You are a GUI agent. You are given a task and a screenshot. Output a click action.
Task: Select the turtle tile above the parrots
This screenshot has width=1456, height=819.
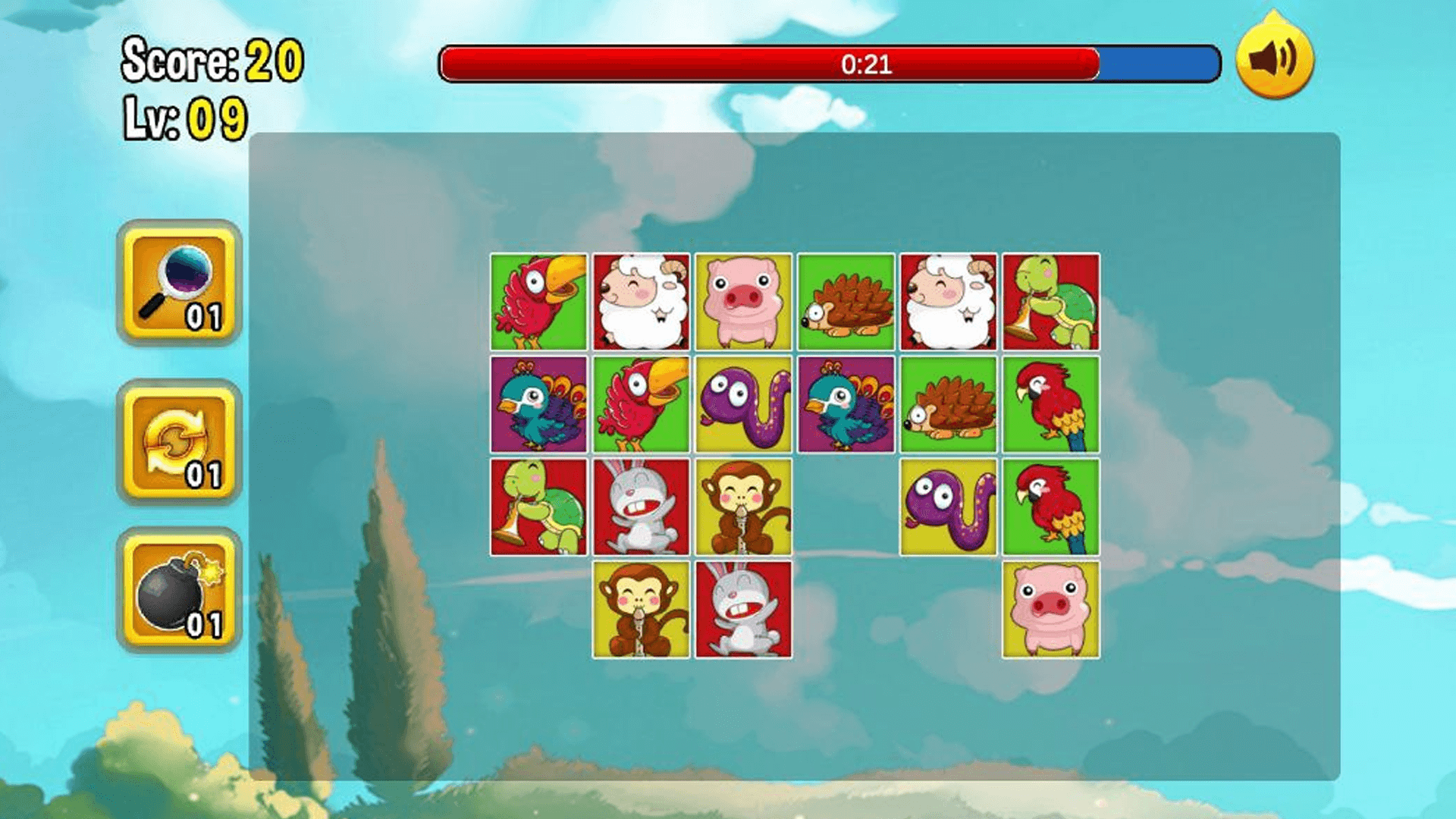[x=1050, y=302]
